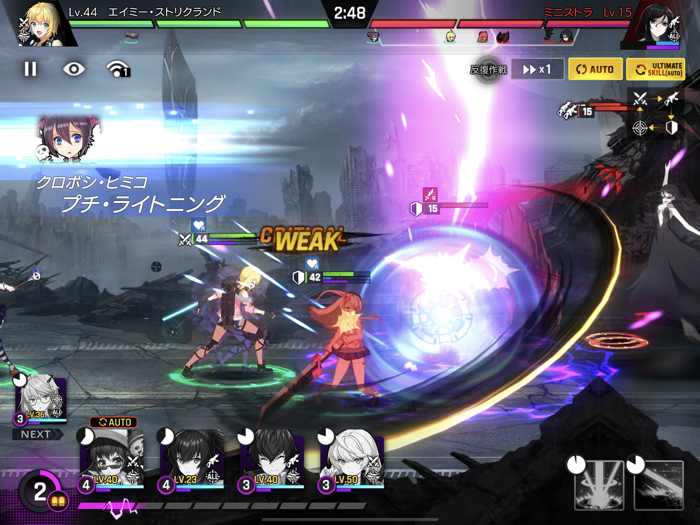Toggle the eye view icon
Screen dimensions: 700x525
pyautogui.click(x=74, y=69)
